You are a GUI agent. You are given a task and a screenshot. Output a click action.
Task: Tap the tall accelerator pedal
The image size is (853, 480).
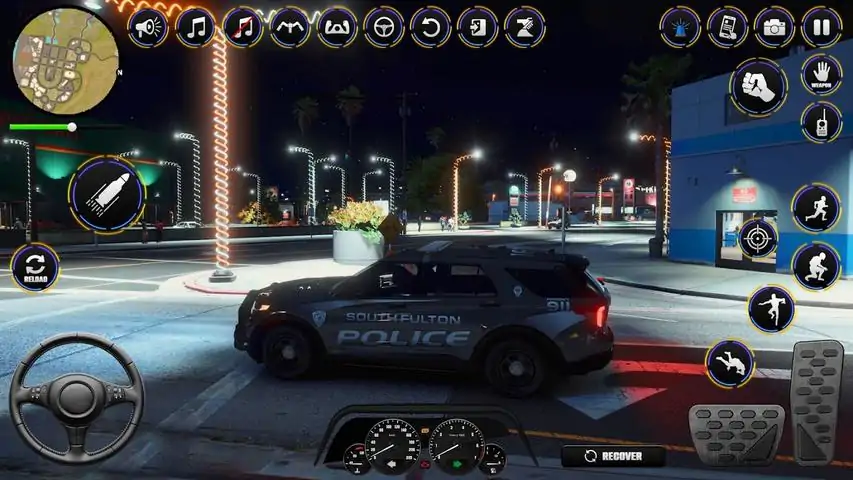817,400
